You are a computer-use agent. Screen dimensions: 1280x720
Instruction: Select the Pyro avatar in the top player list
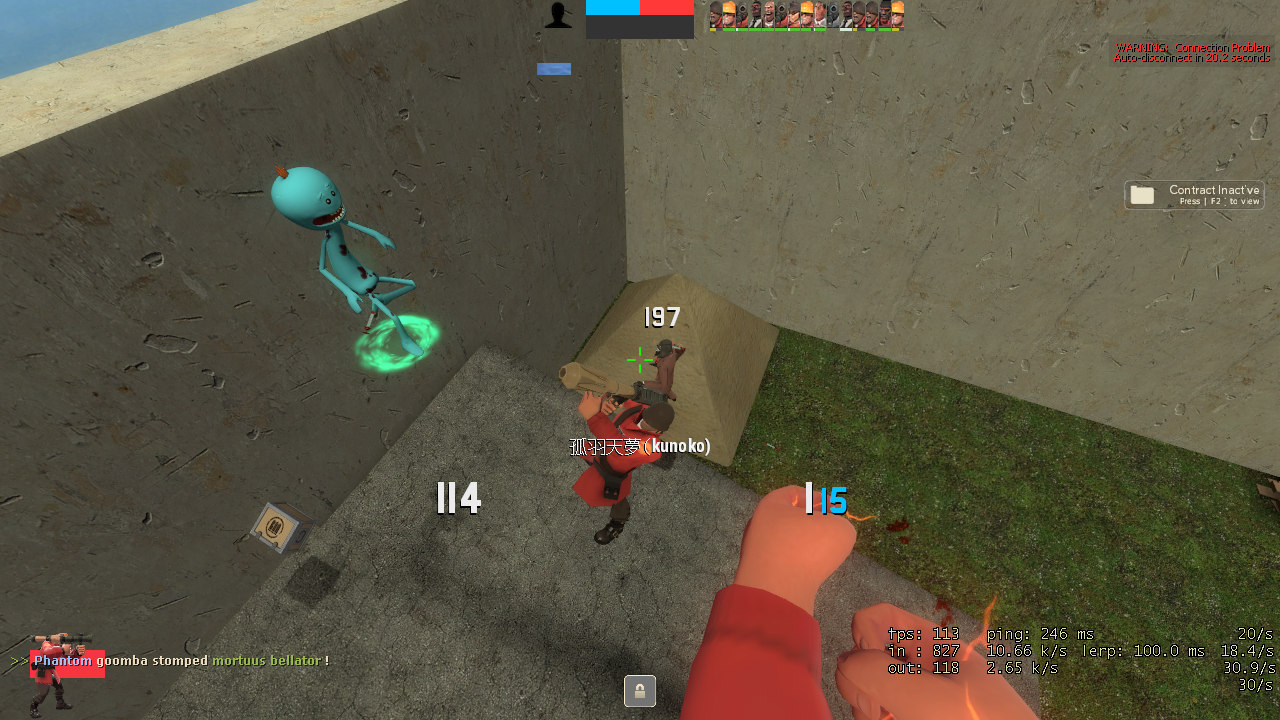tap(742, 15)
